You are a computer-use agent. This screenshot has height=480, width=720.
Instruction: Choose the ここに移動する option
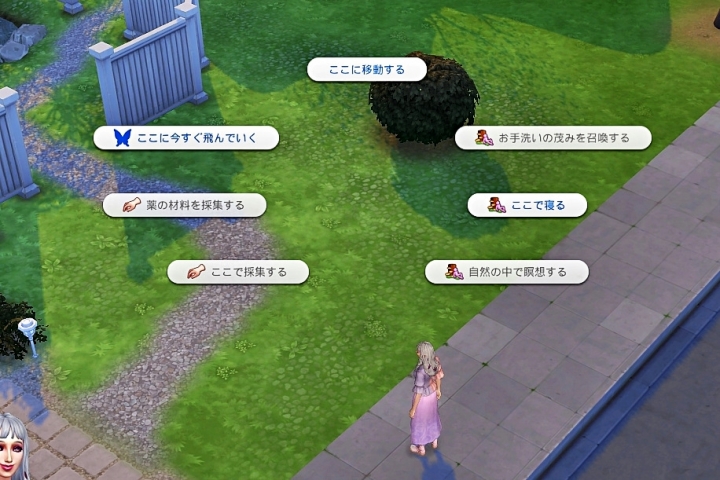pos(366,69)
